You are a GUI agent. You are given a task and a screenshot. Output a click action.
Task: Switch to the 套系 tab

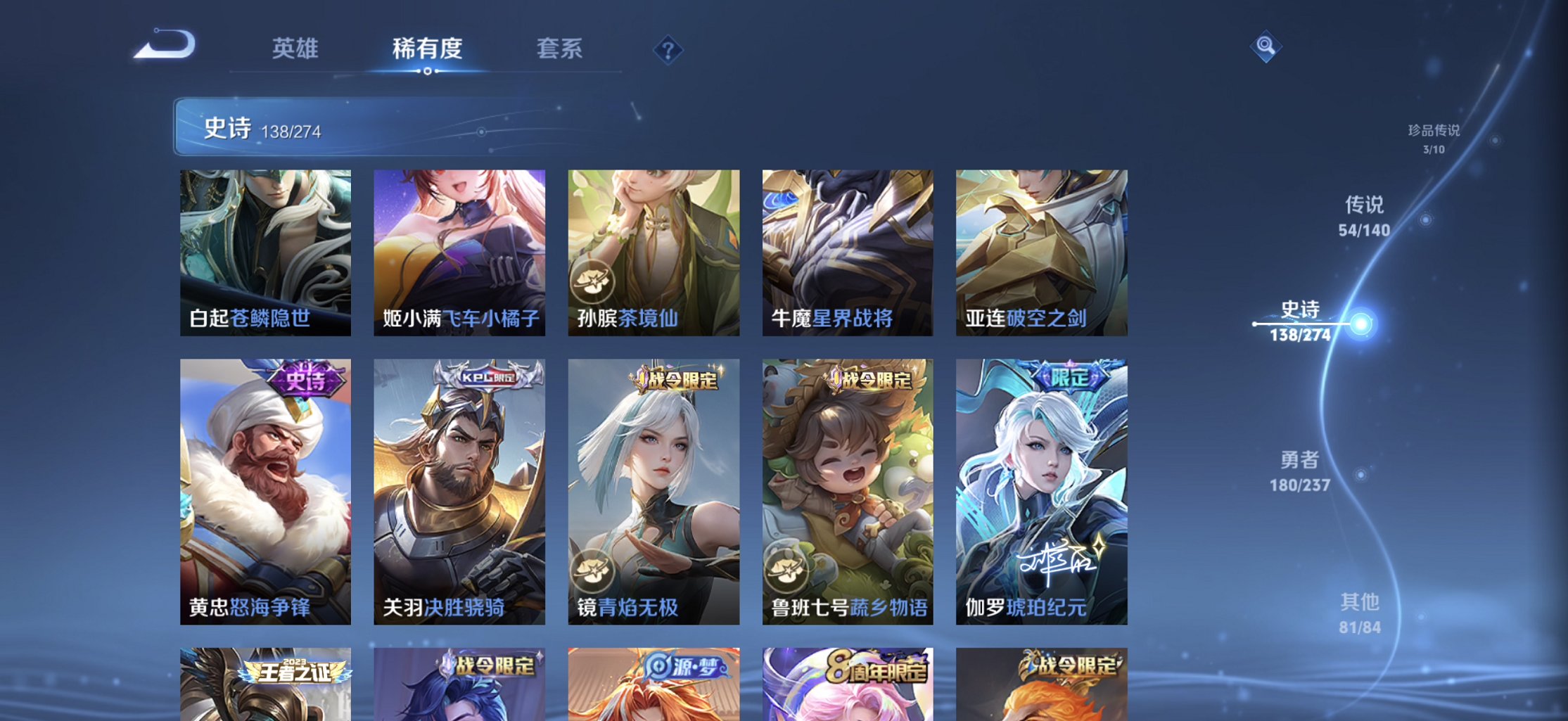(x=561, y=48)
